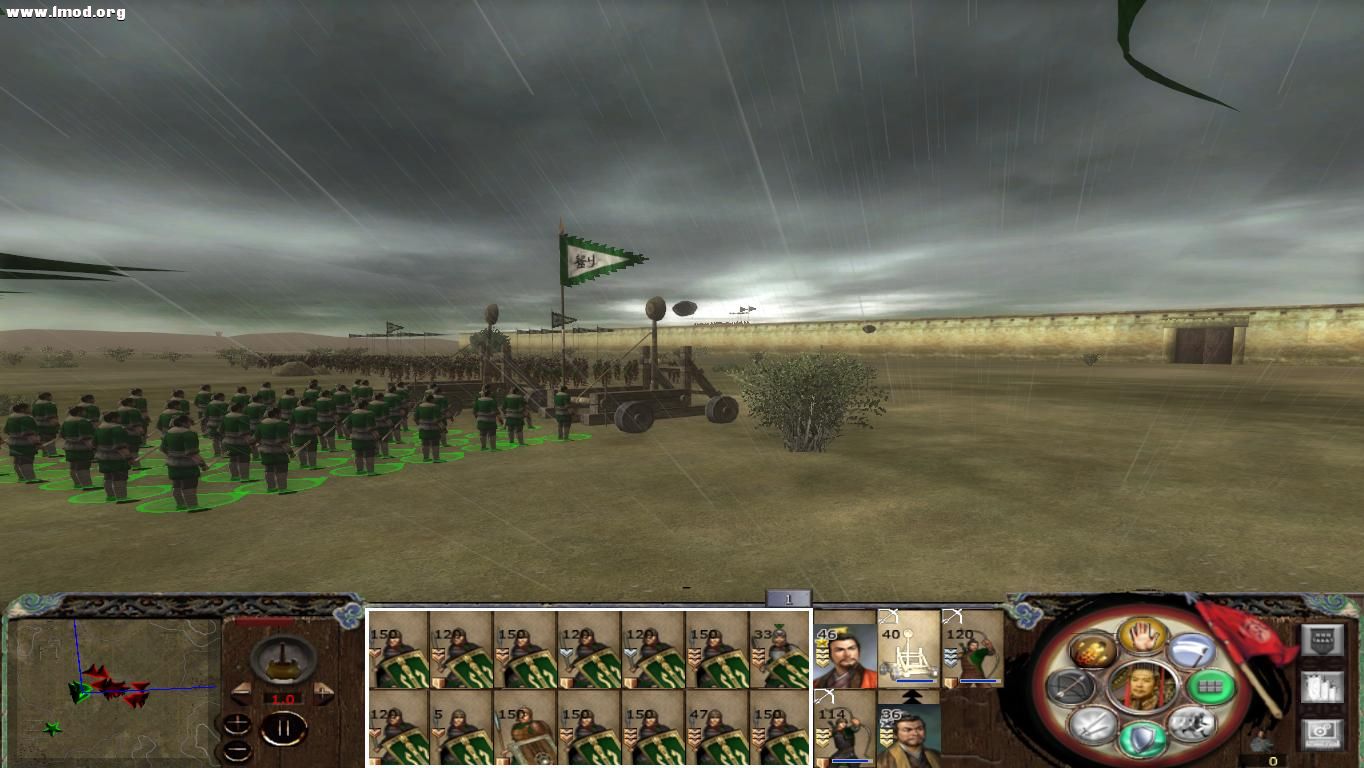The height and width of the screenshot is (768, 1364).
Task: Open battle objectives via the shield button
Action: click(x=1322, y=640)
